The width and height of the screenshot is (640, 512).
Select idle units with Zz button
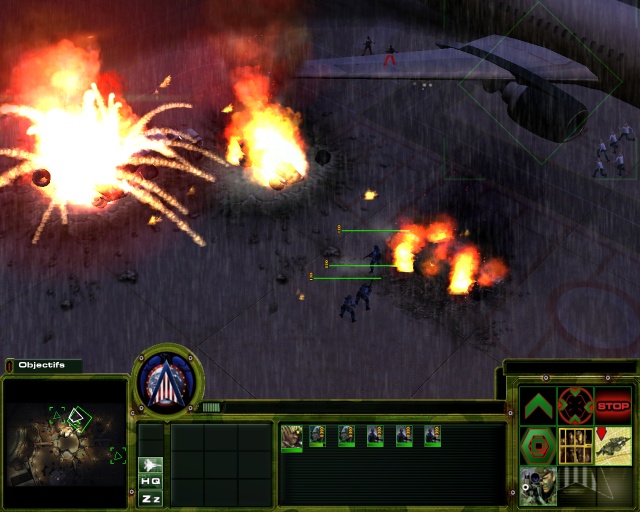(x=151, y=498)
